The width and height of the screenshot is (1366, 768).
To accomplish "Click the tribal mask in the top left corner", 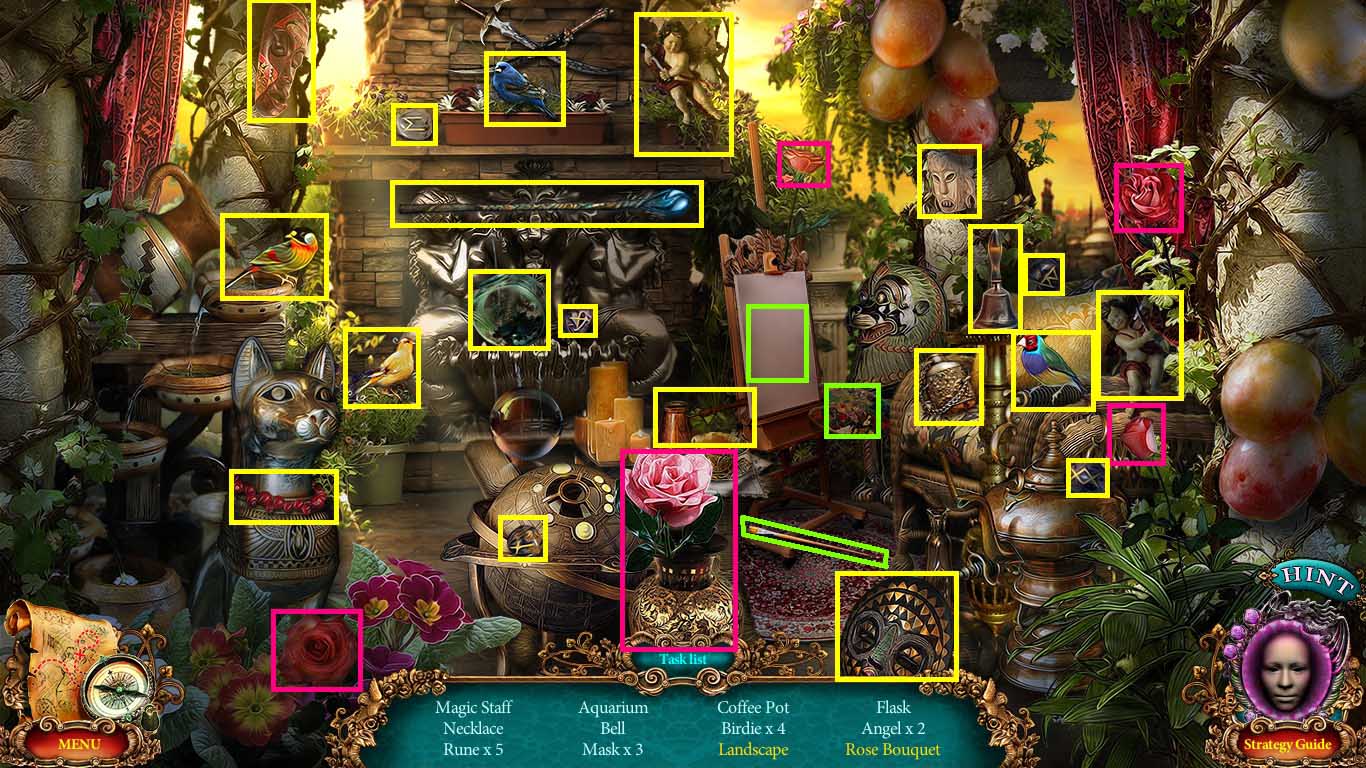I will pos(281,60).
